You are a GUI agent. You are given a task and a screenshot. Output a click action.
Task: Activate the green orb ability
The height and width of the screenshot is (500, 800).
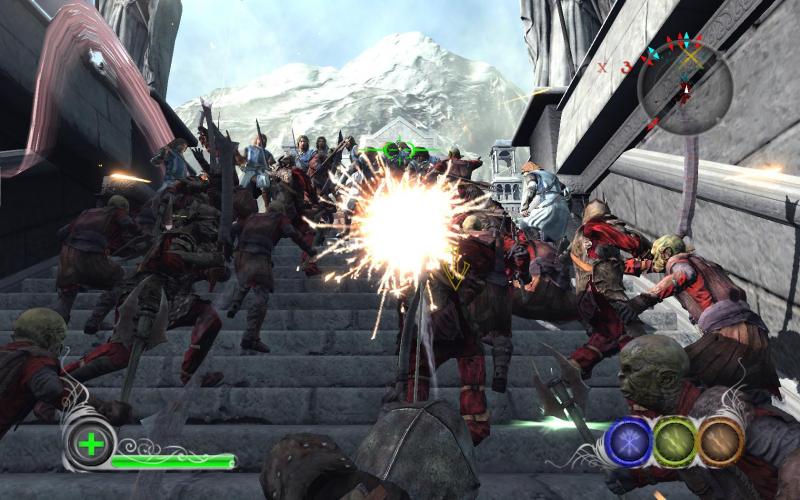[676, 441]
